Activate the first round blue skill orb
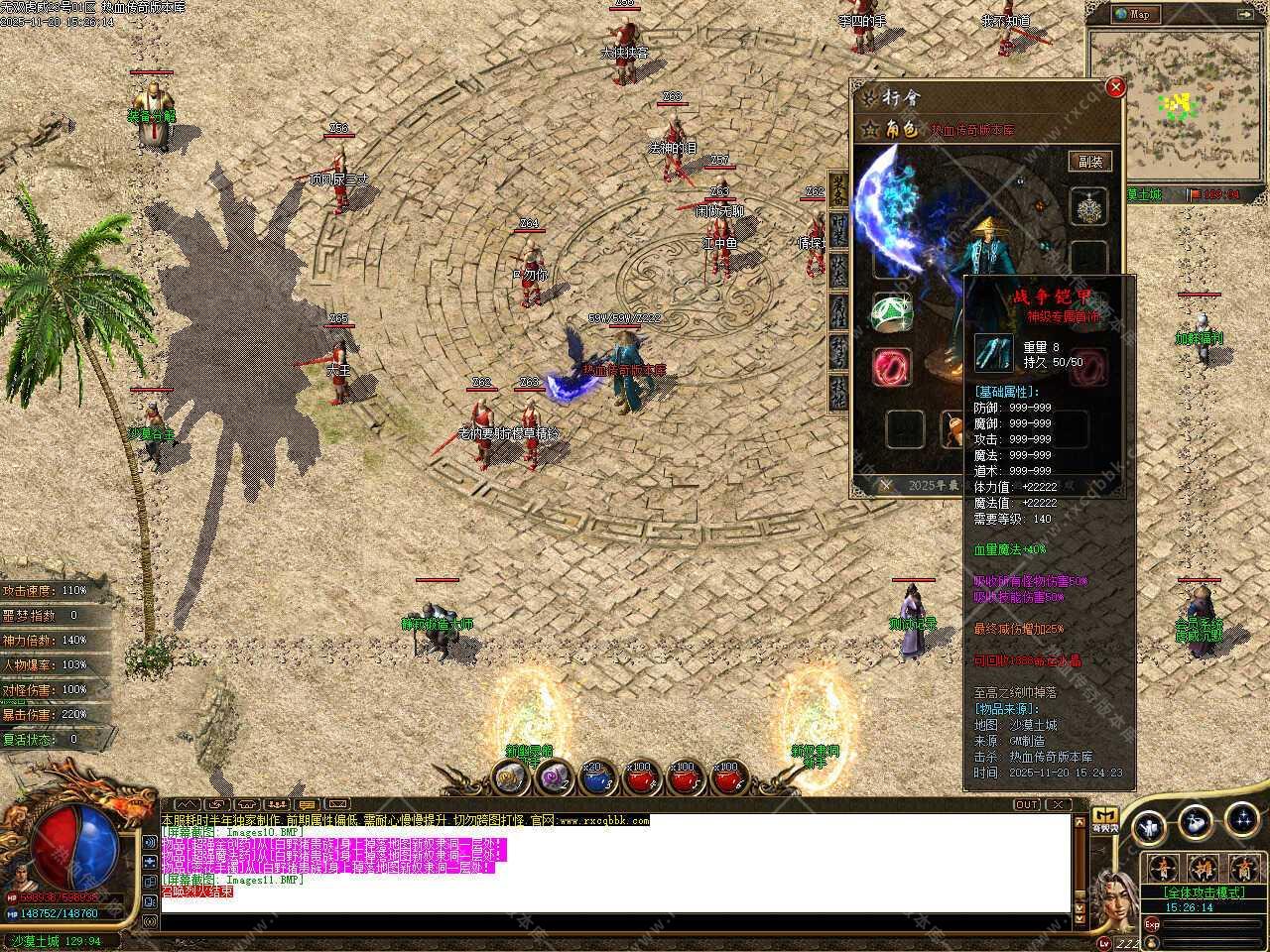The height and width of the screenshot is (952, 1270). [x=1148, y=823]
